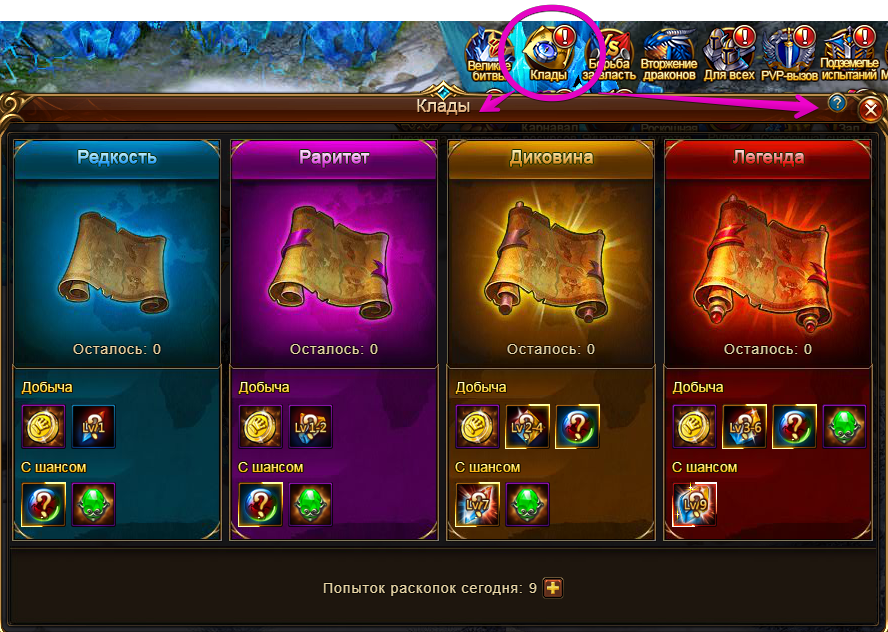Open the help question mark button

[837, 102]
